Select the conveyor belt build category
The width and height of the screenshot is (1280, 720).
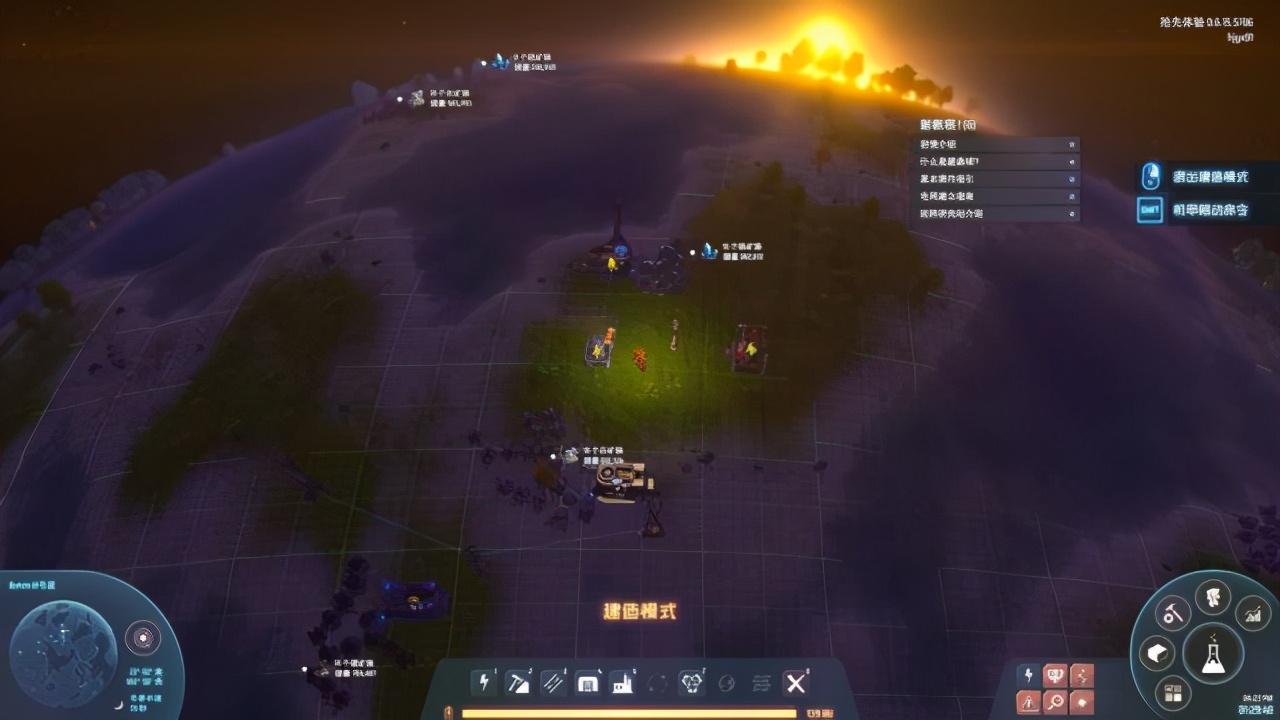point(552,683)
